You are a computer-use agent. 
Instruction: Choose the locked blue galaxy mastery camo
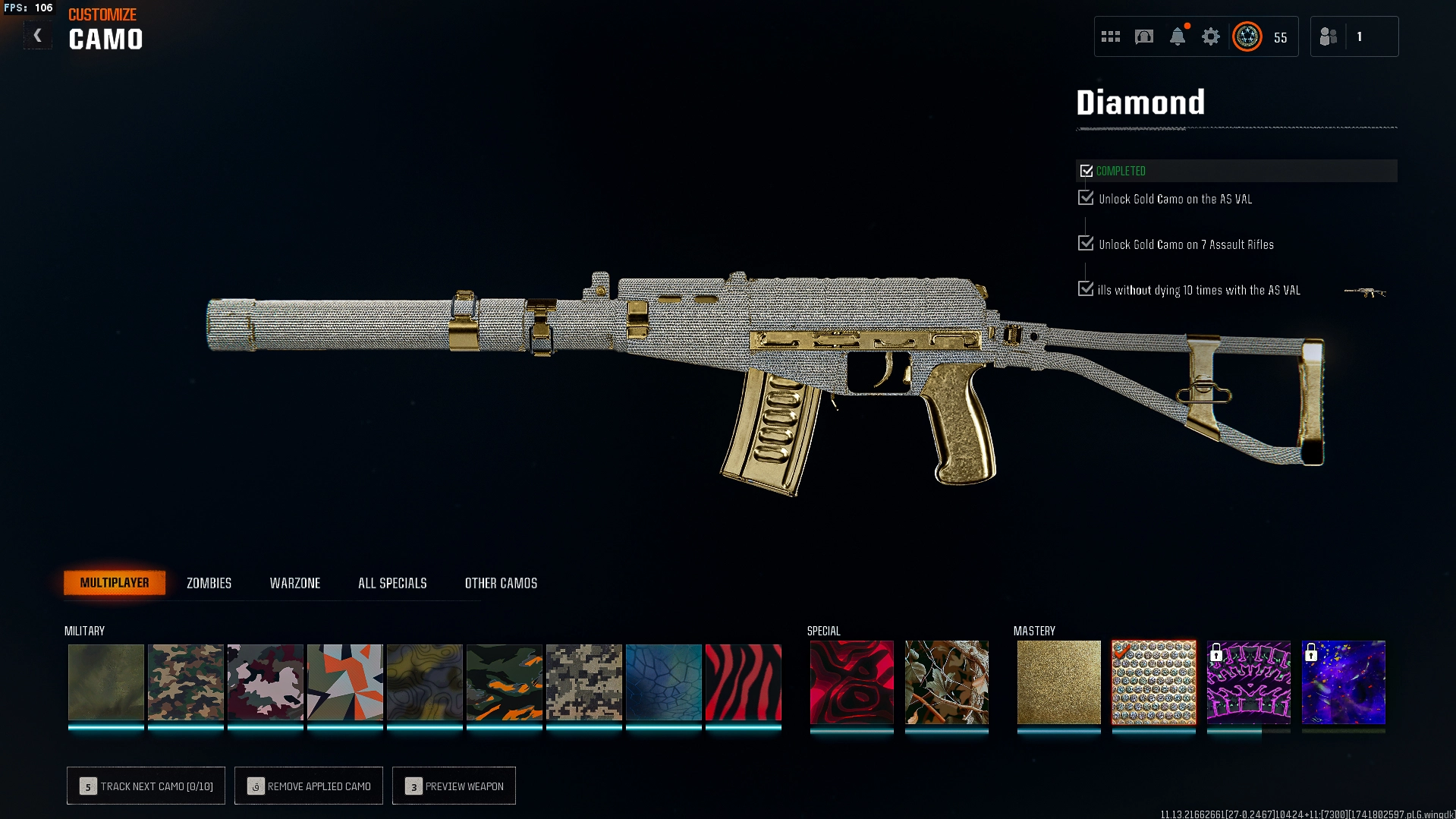pyautogui.click(x=1343, y=682)
